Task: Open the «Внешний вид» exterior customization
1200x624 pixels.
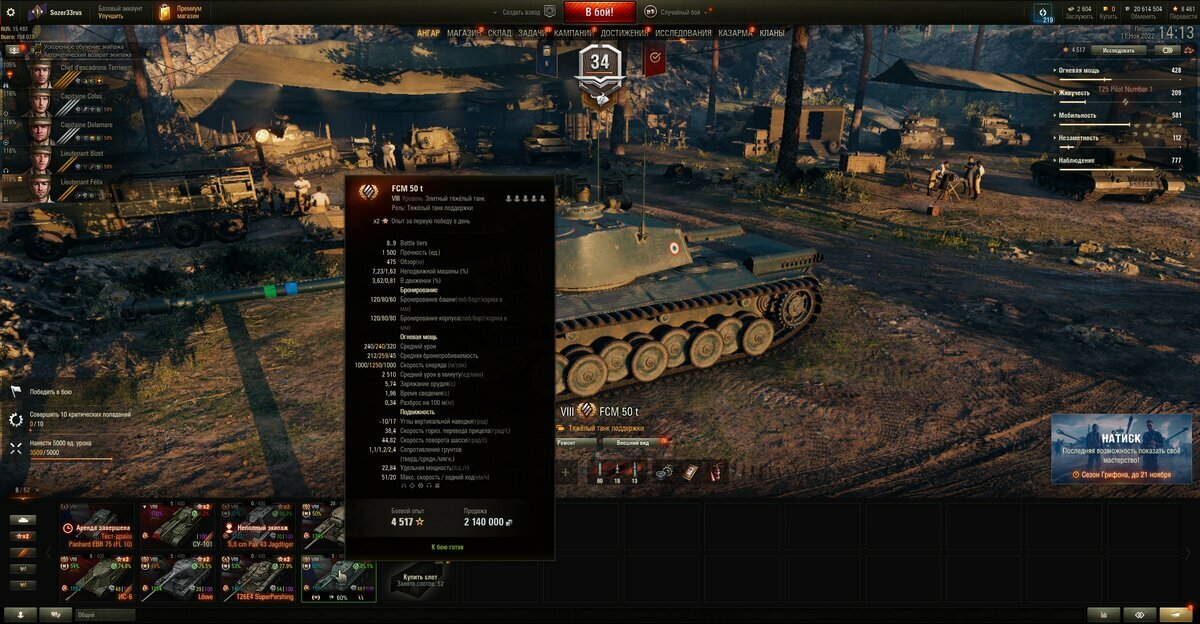Action: [633, 441]
